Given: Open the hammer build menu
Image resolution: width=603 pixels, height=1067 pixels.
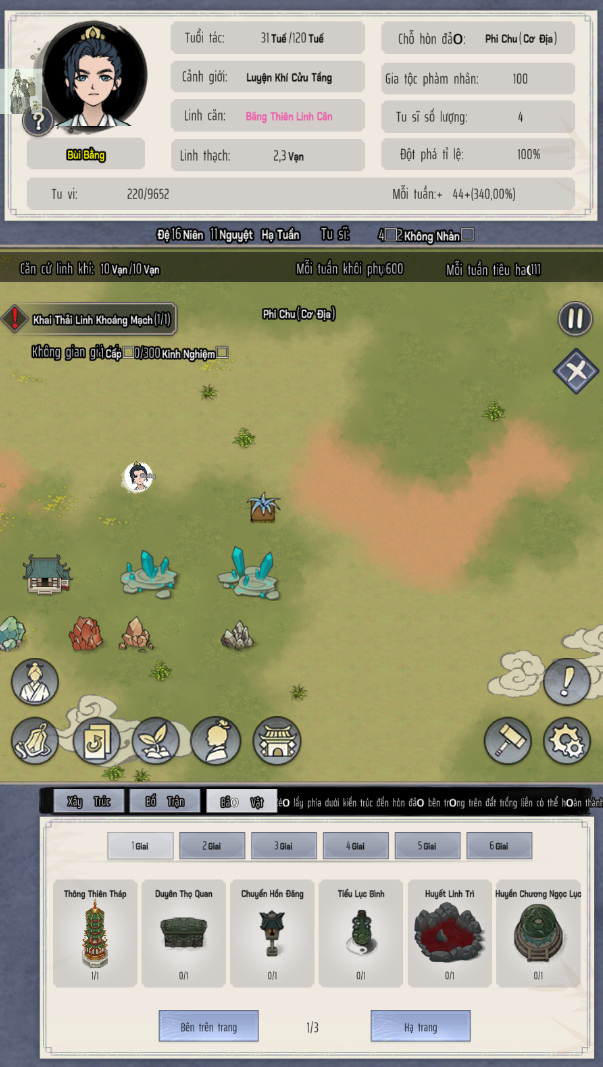Looking at the screenshot, I should pyautogui.click(x=507, y=741).
